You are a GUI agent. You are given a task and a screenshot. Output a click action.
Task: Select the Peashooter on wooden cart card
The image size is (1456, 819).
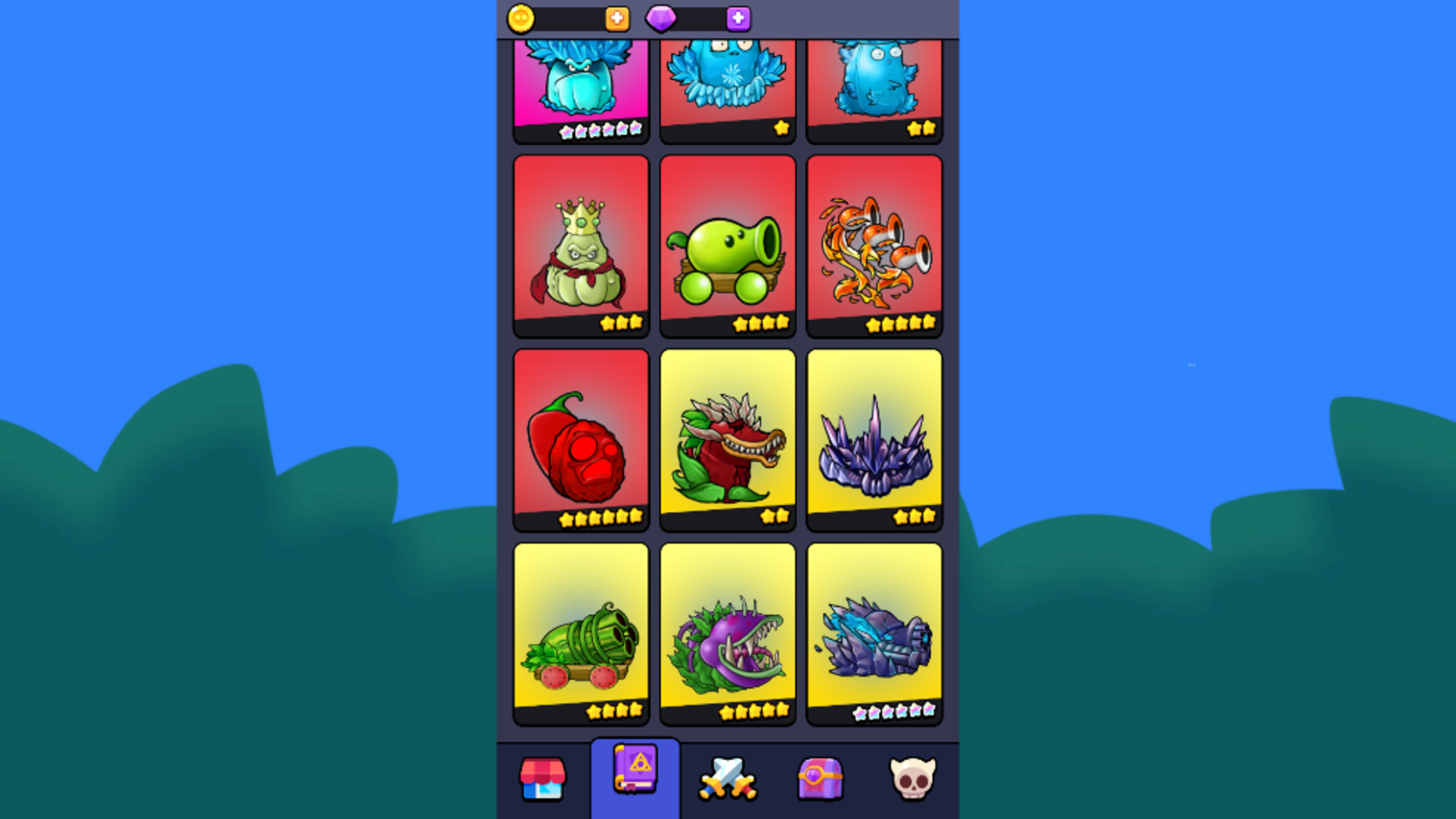pyautogui.click(x=727, y=243)
